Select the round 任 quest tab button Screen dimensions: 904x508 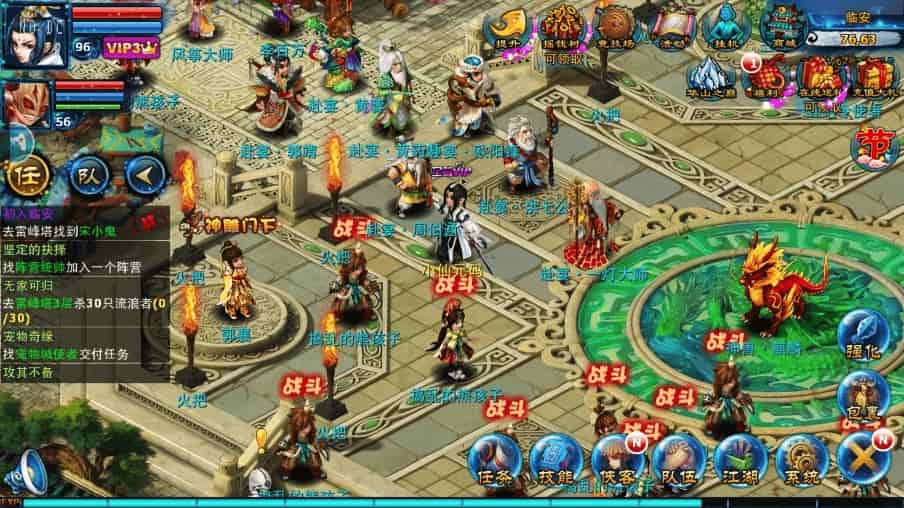(25, 177)
